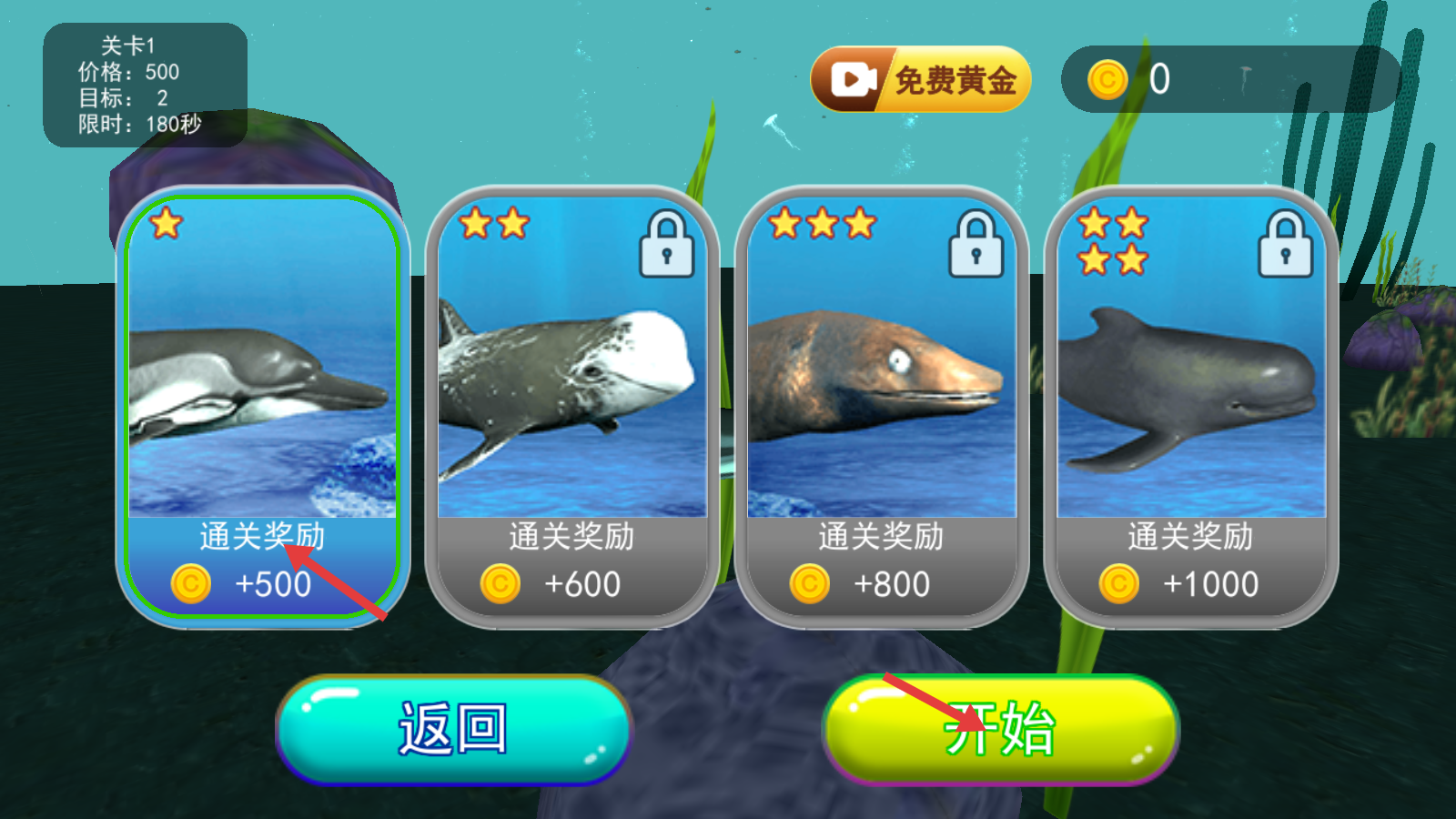Viewport: 1456px width, 819px height.
Task: Choose the two-star locked whale card
Action: coord(571,406)
